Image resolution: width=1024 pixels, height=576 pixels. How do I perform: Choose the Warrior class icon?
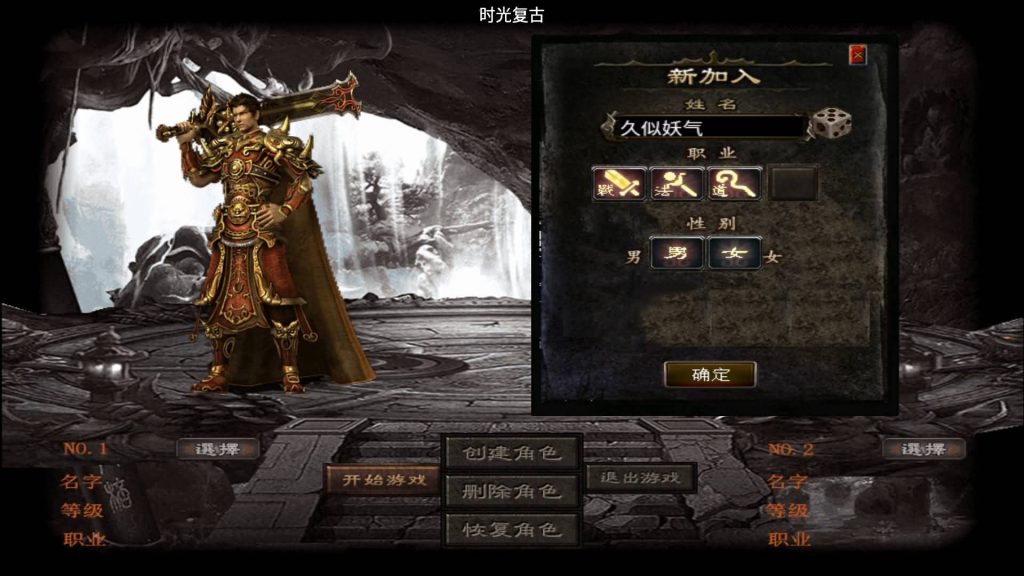[x=619, y=183]
